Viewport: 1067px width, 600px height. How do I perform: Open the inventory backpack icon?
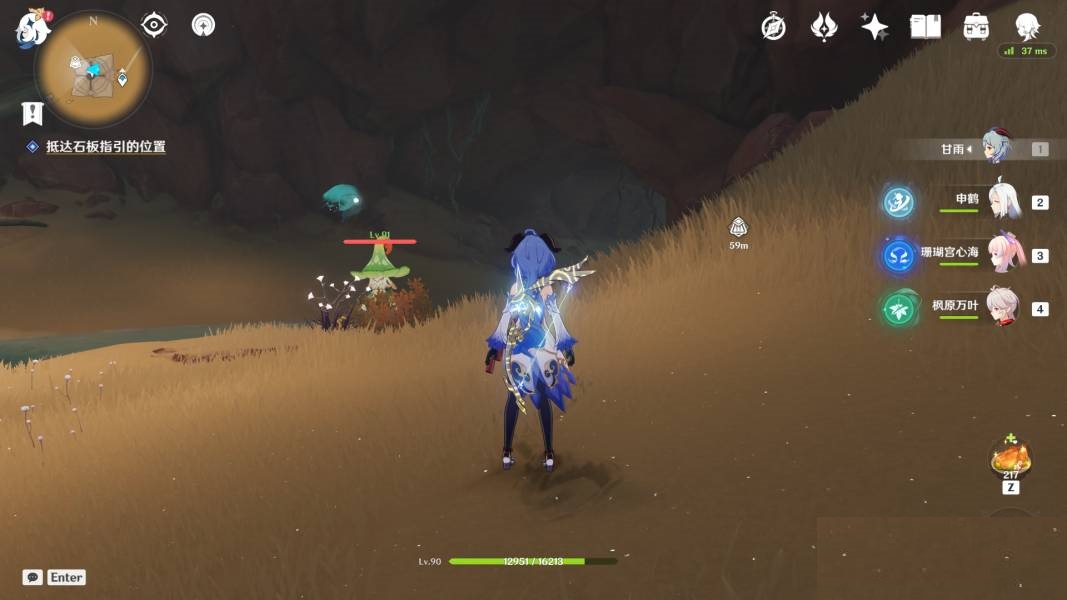[x=976, y=27]
